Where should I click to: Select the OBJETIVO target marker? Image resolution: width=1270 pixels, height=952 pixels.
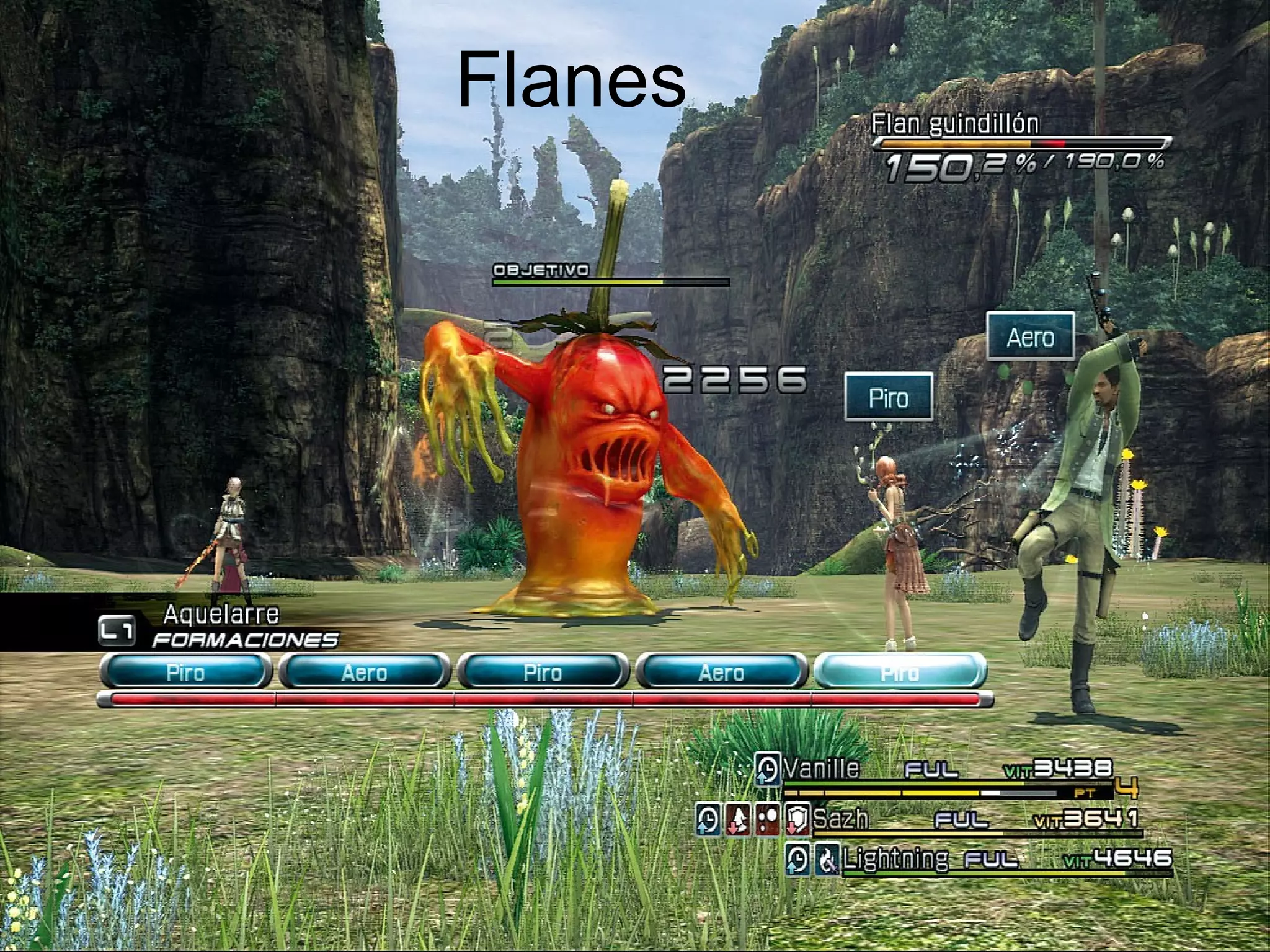click(541, 270)
